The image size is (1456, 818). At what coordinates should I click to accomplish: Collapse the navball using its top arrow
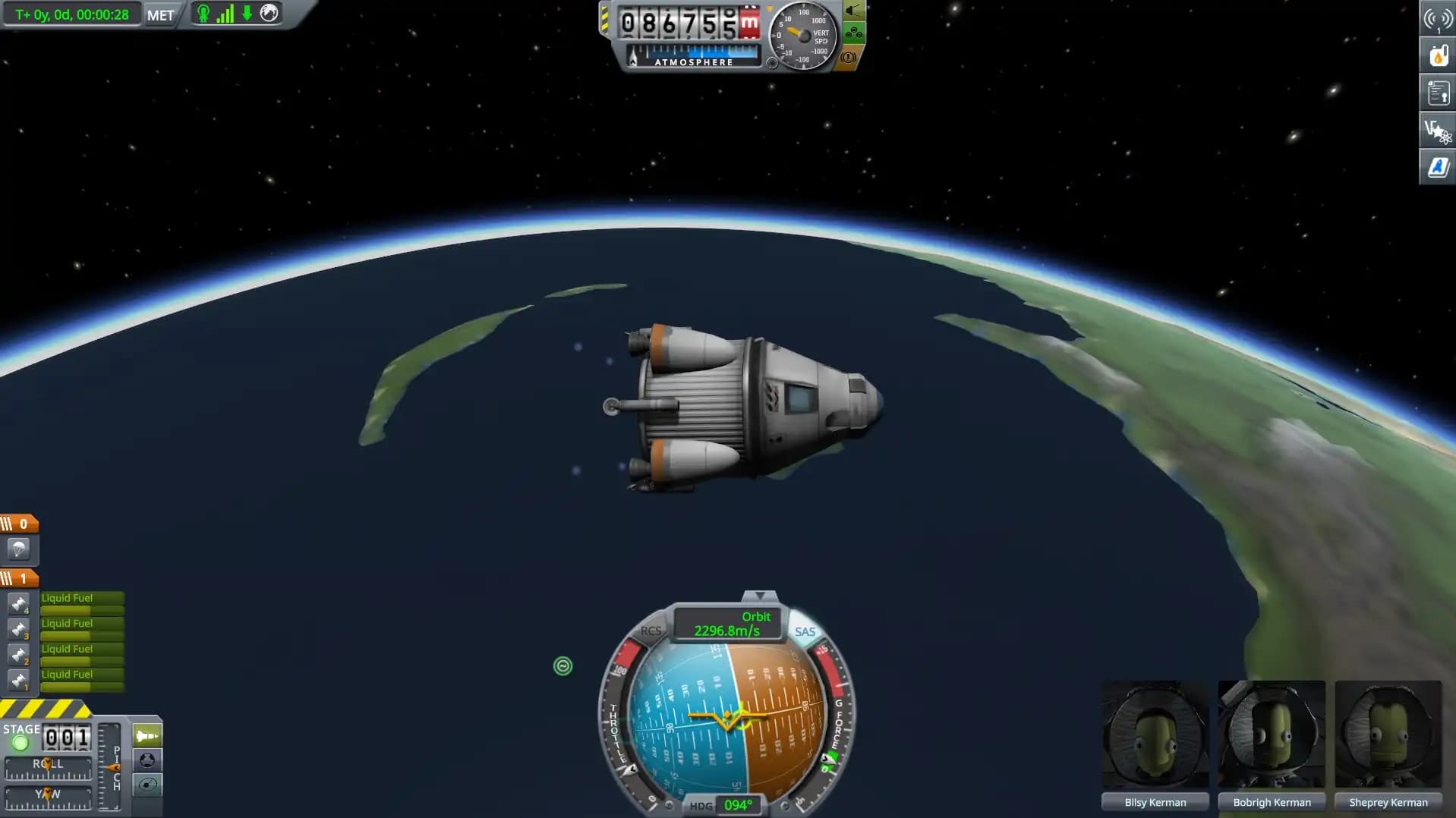pos(760,595)
